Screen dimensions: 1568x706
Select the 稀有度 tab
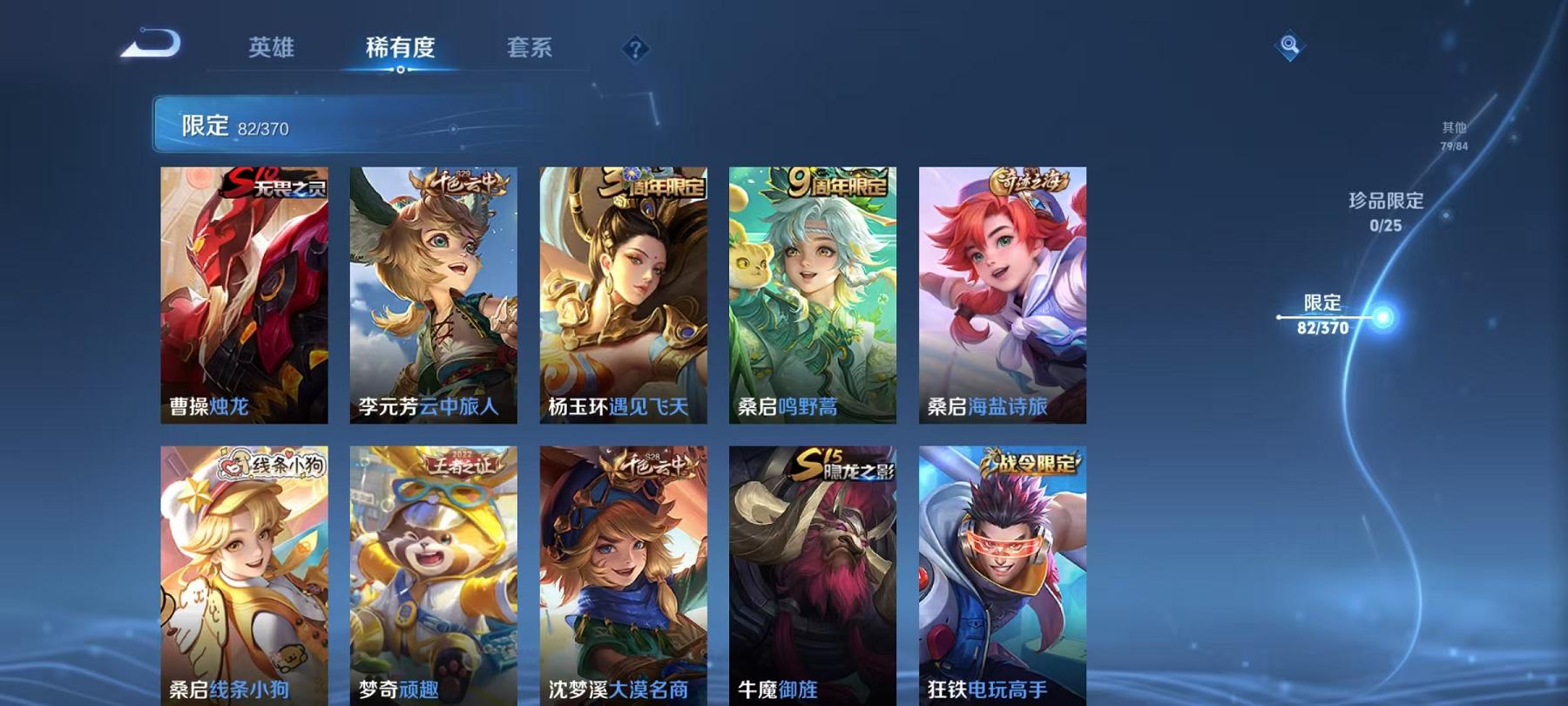402,50
